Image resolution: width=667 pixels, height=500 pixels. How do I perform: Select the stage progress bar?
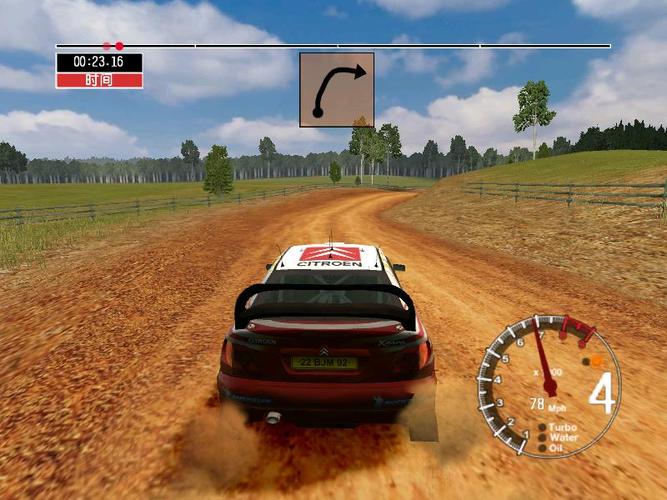(333, 46)
